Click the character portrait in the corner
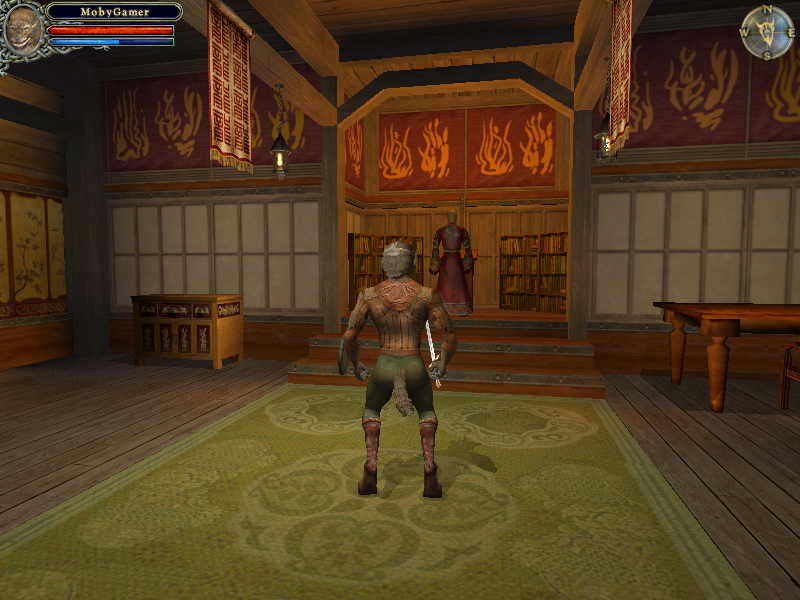 22,30
